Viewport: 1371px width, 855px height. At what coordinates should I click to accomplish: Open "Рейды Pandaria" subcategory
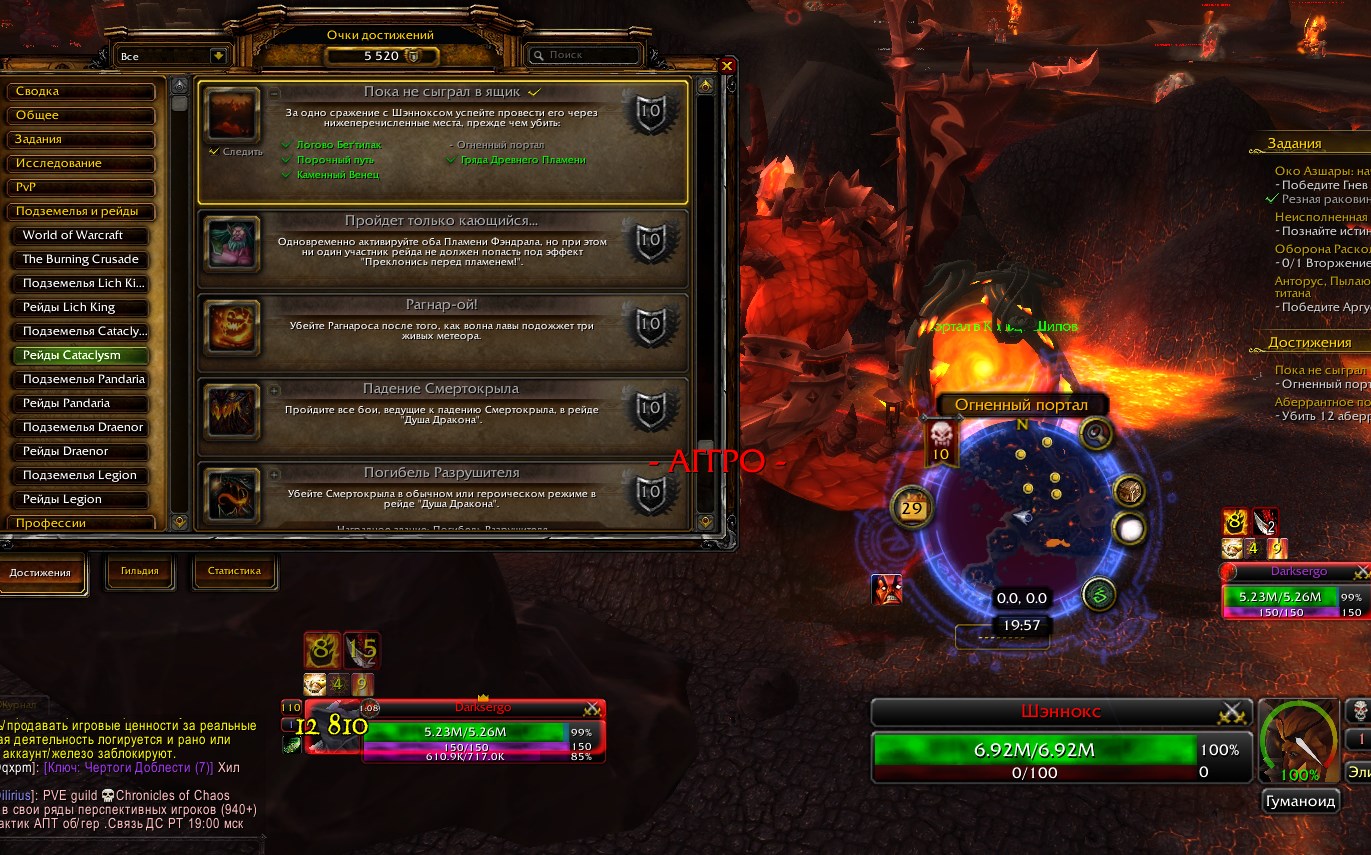[x=80, y=403]
